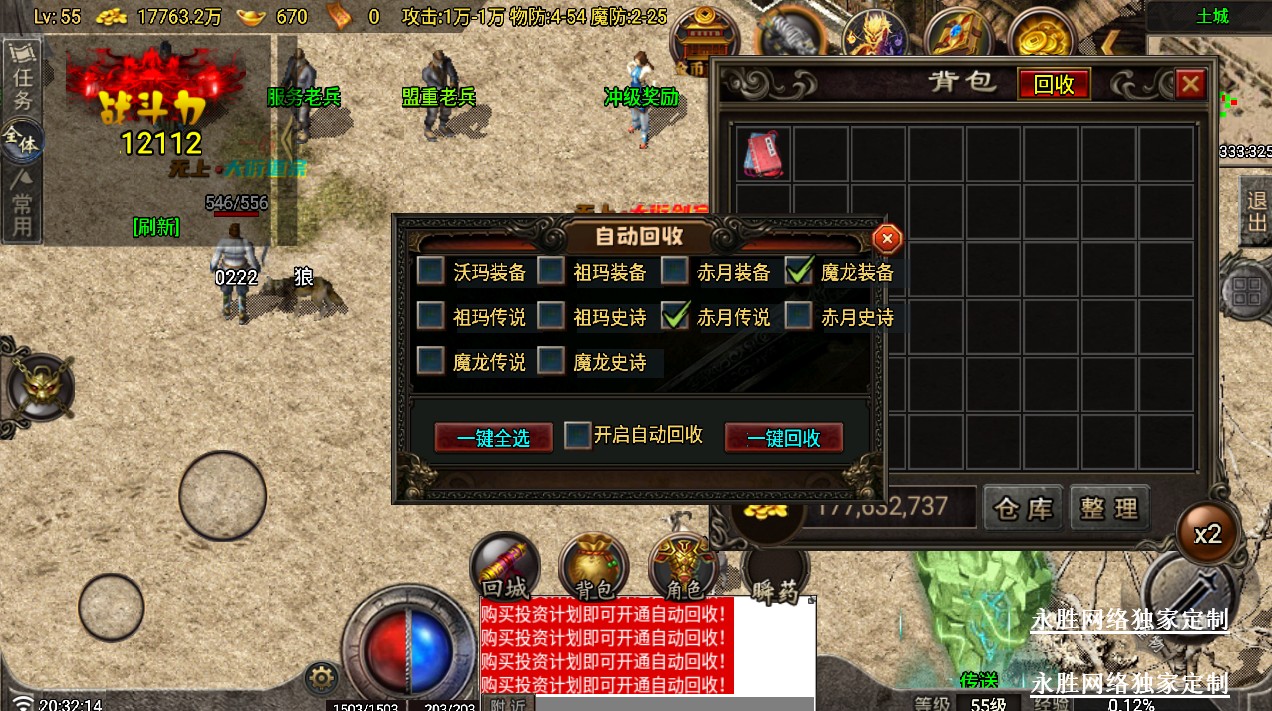Close the backpack window
Image resolution: width=1272 pixels, height=711 pixels.
(x=1189, y=84)
